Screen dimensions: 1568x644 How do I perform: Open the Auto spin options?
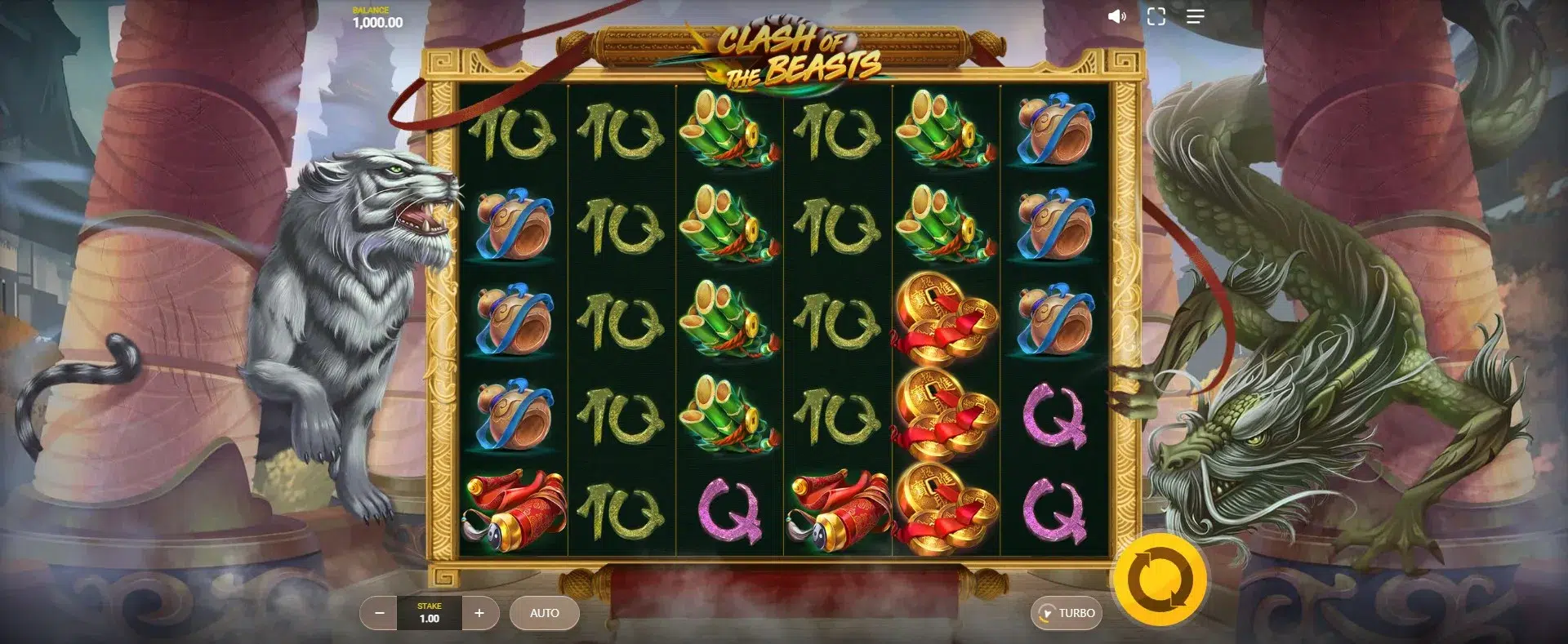point(544,613)
